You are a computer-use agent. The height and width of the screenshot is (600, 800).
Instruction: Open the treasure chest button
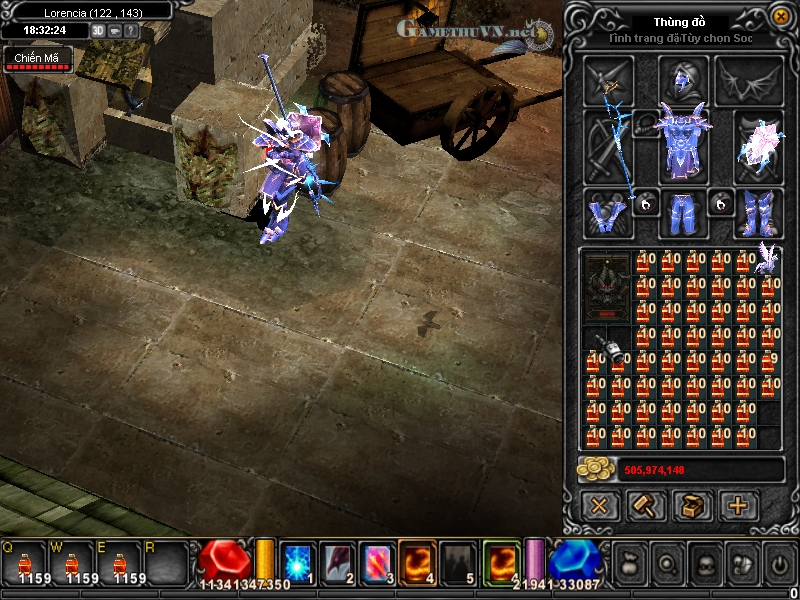tap(692, 505)
